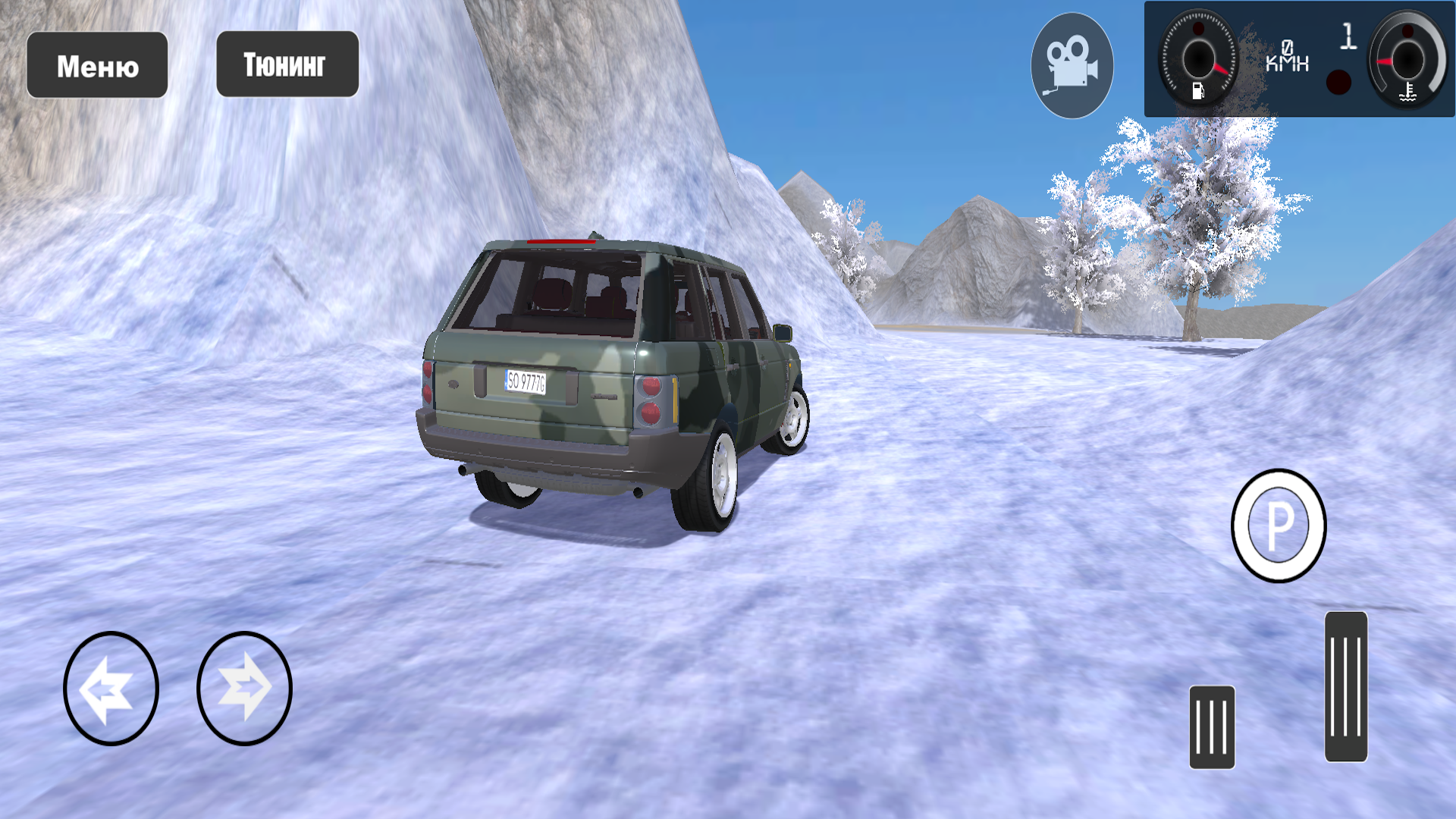Viewport: 1456px width, 819px height.
Task: Click the SO 9777G license plate
Action: click(526, 381)
